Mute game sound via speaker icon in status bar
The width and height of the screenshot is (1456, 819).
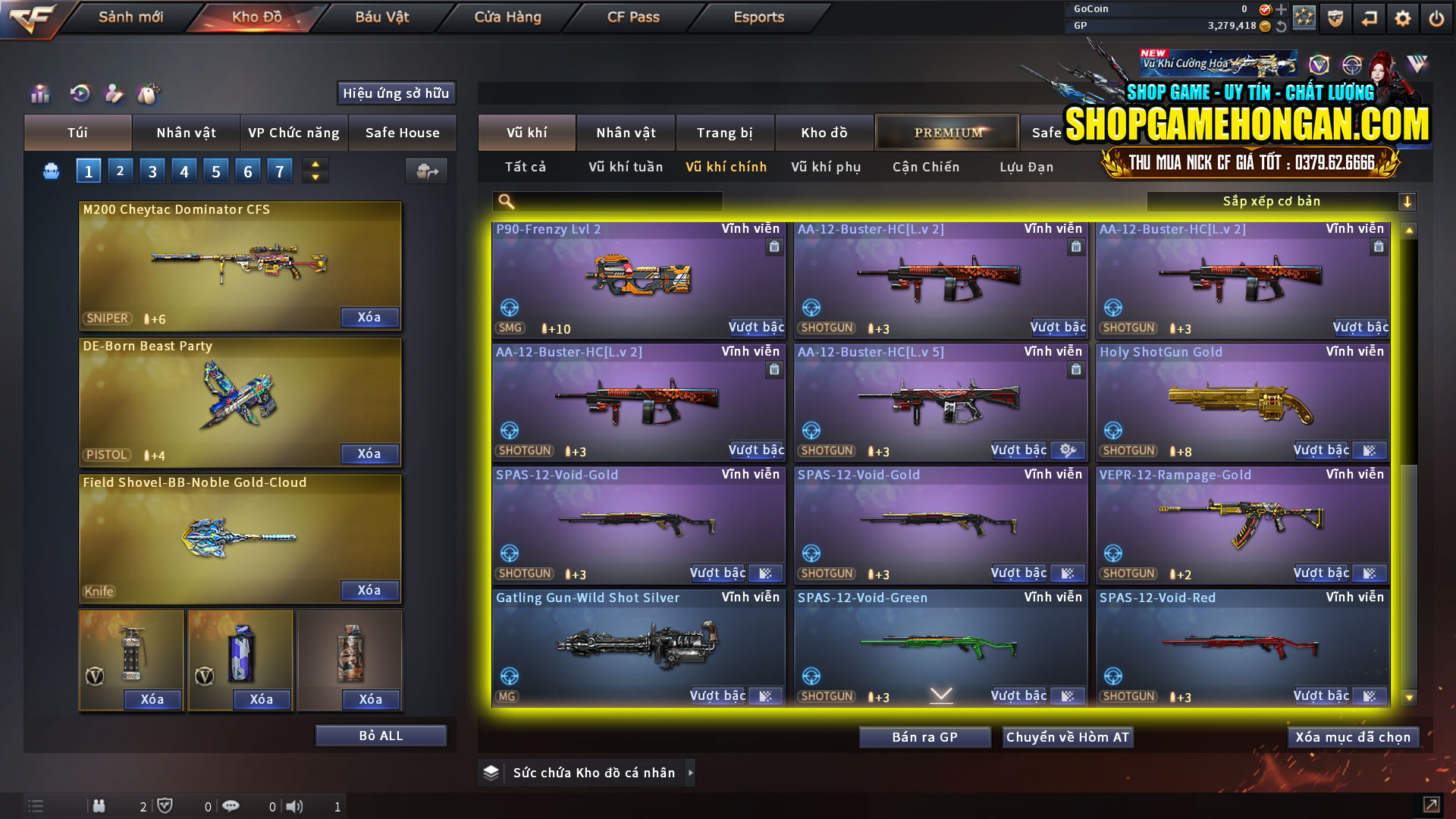296,806
